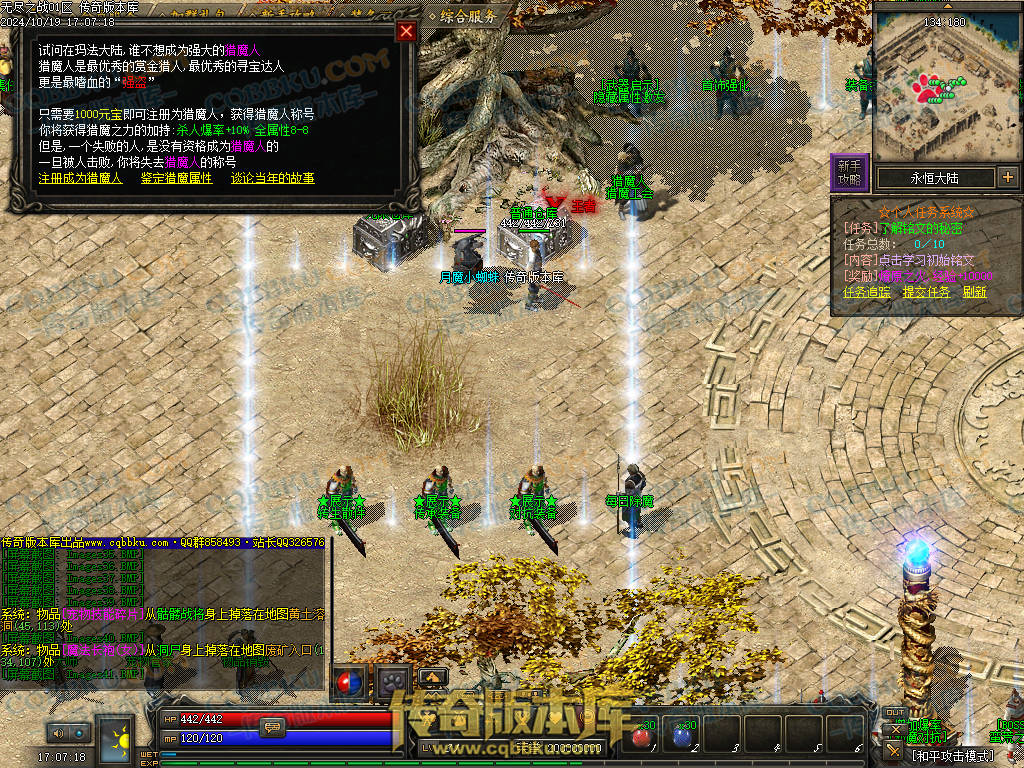Close the demon hunter dialogue window
This screenshot has width=1024, height=768.
pyautogui.click(x=406, y=31)
